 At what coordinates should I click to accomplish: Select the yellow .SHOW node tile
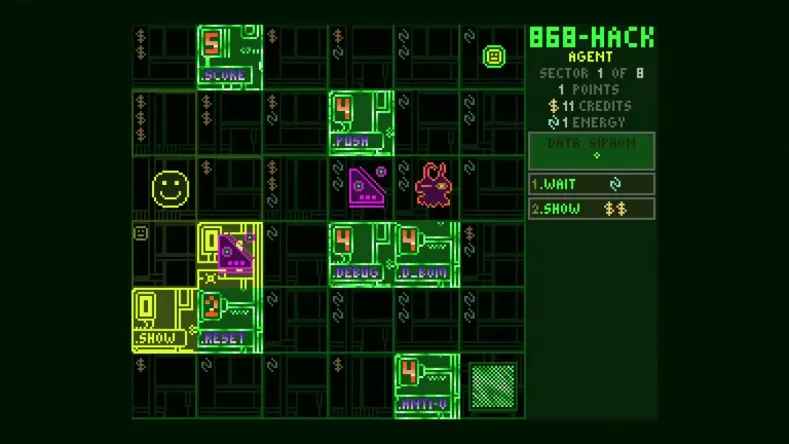point(164,320)
